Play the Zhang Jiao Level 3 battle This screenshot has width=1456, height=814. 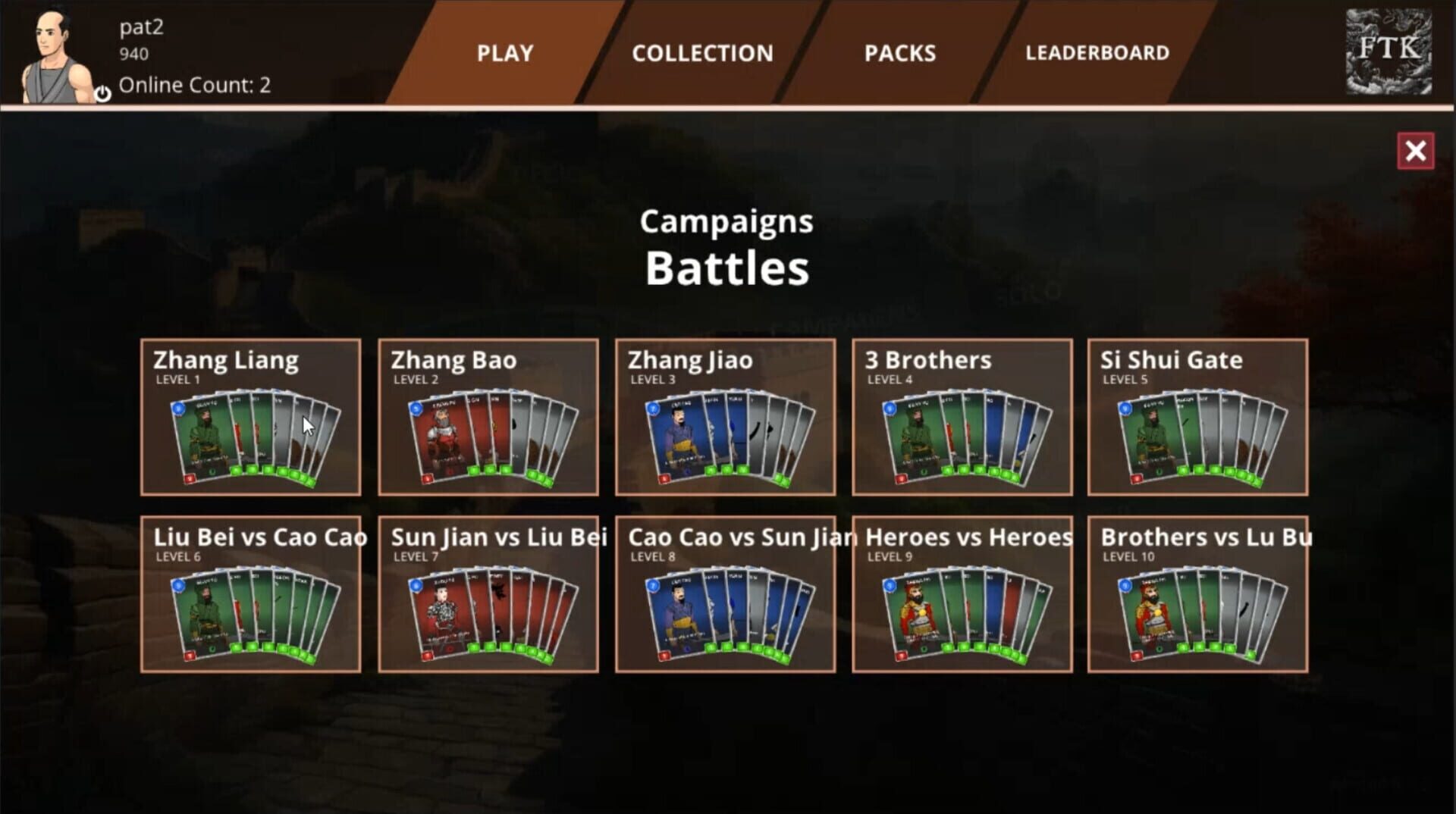tap(724, 417)
